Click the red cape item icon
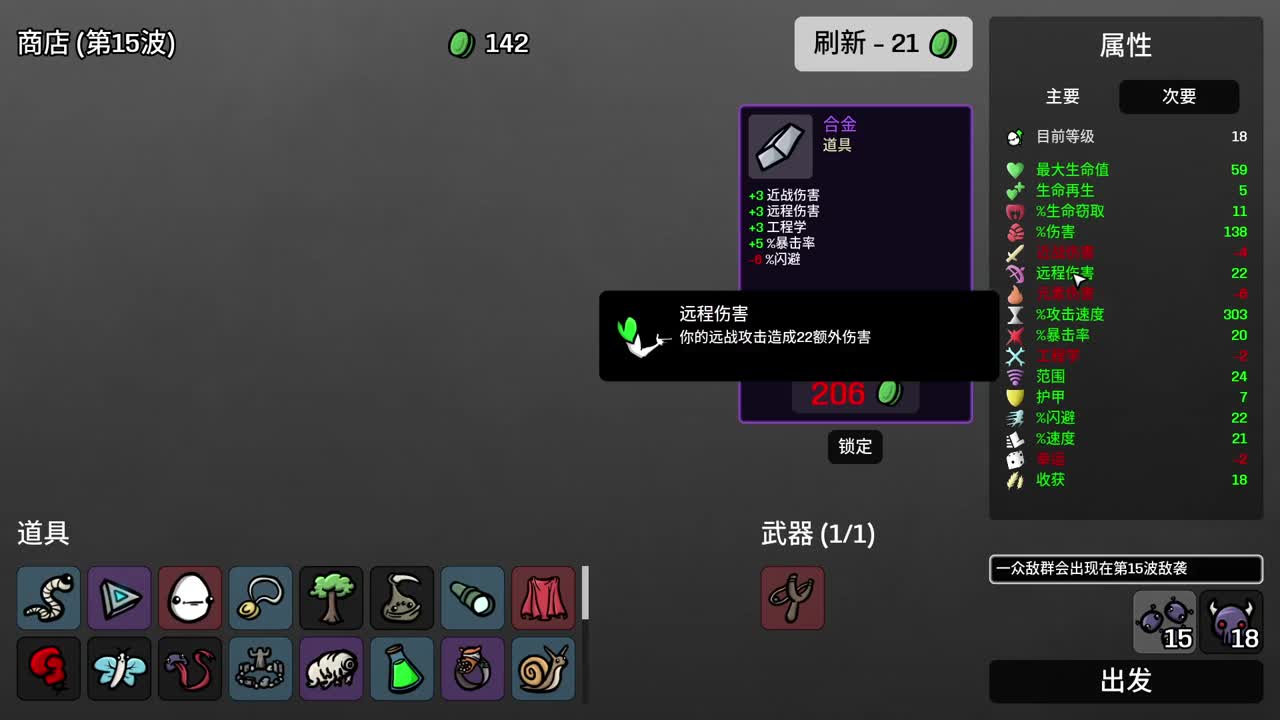 [543, 598]
